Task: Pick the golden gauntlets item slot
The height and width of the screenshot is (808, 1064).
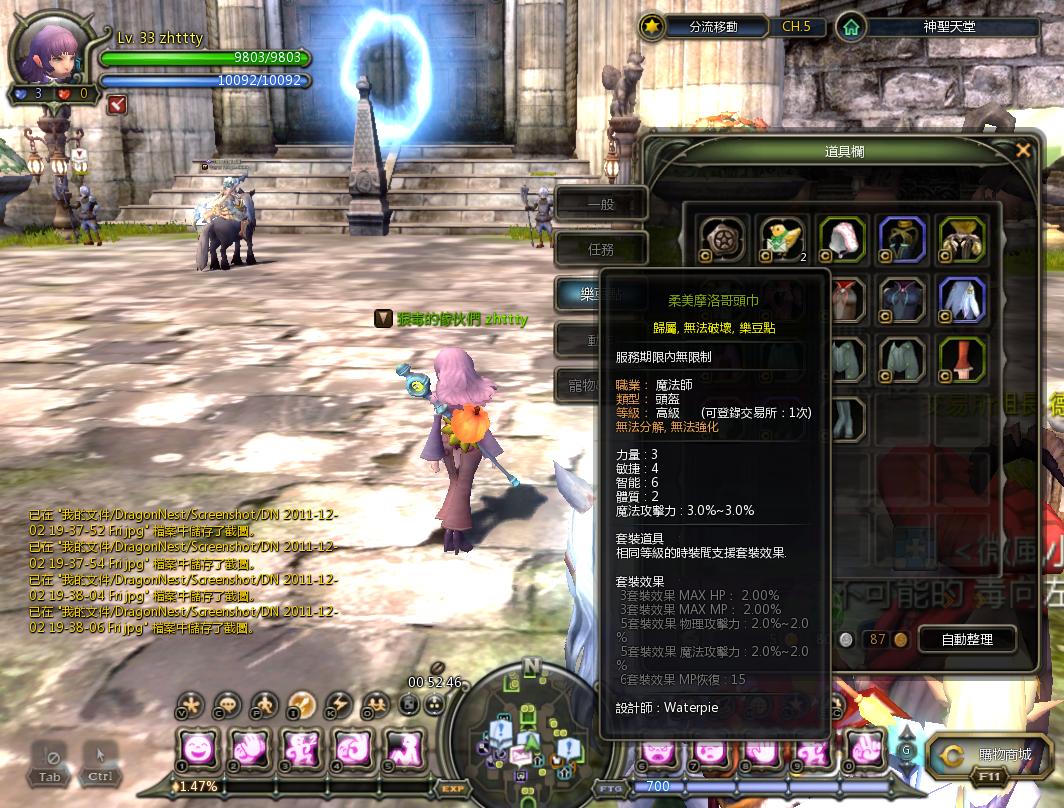Action: click(x=962, y=238)
